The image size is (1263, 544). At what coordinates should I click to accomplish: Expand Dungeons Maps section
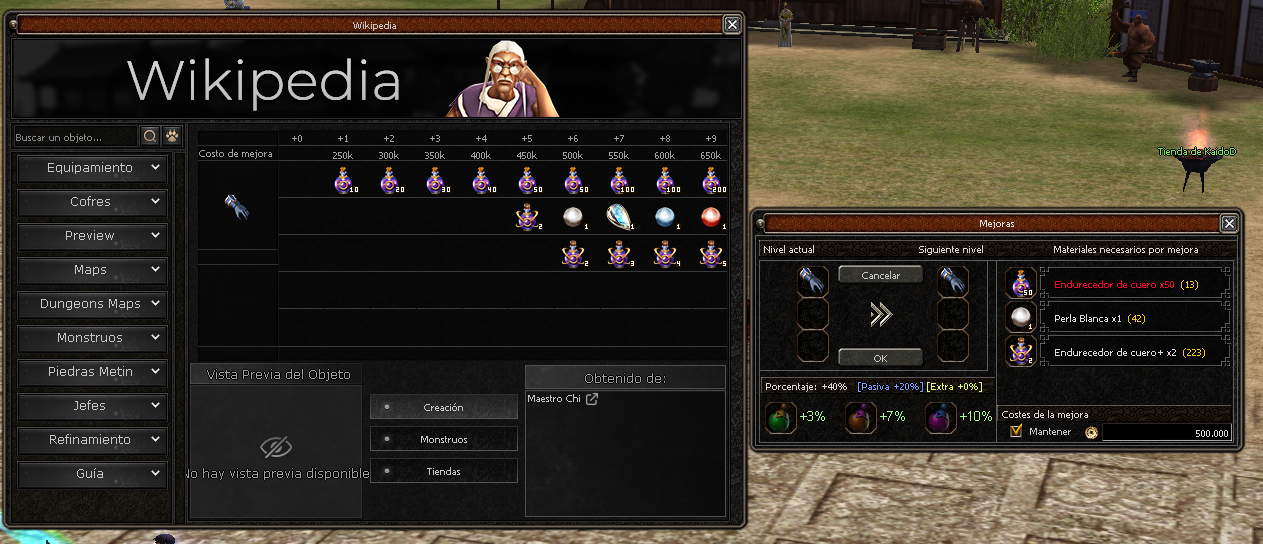click(x=90, y=304)
